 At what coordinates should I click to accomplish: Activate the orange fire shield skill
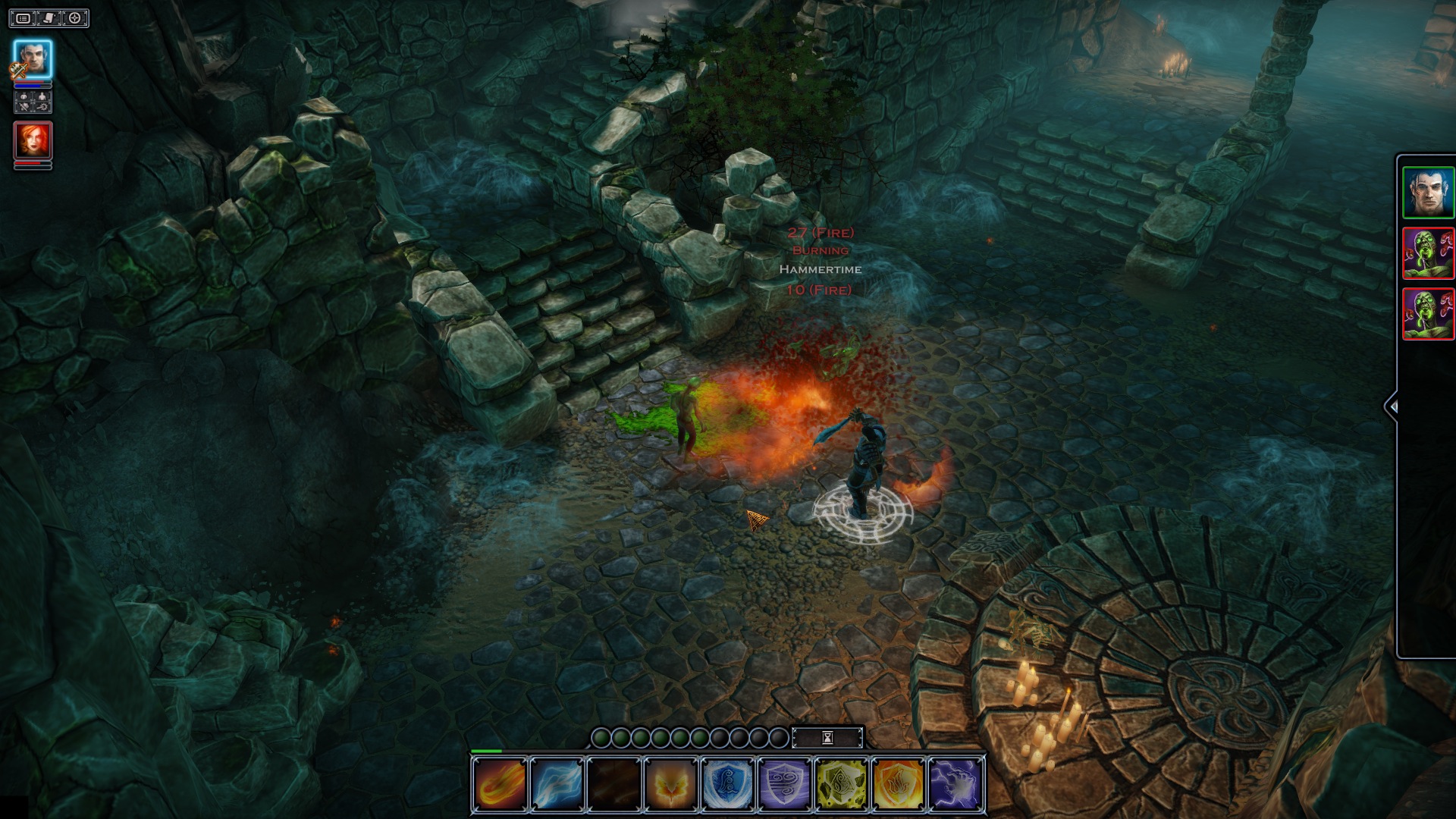click(x=898, y=784)
